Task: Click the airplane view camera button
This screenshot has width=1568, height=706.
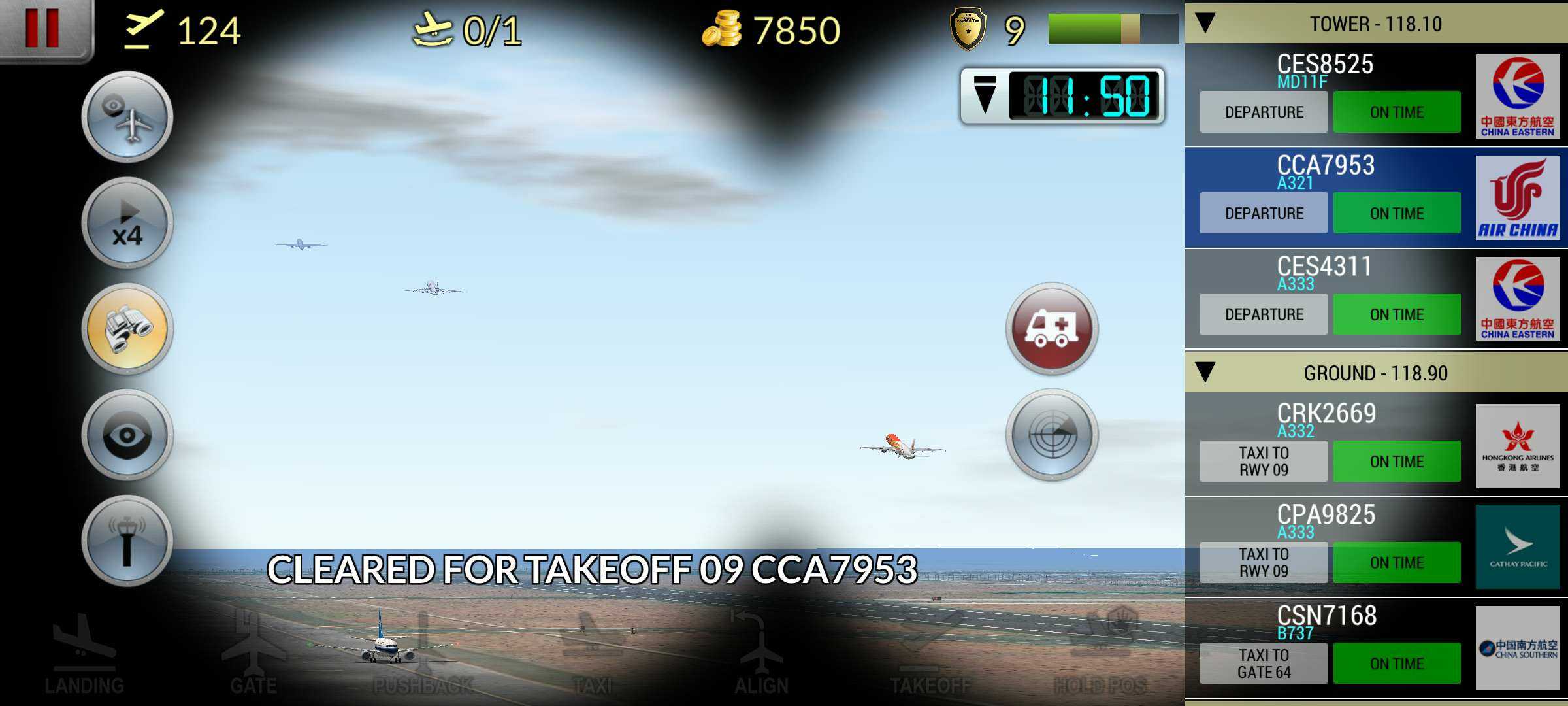Action: coord(127,118)
